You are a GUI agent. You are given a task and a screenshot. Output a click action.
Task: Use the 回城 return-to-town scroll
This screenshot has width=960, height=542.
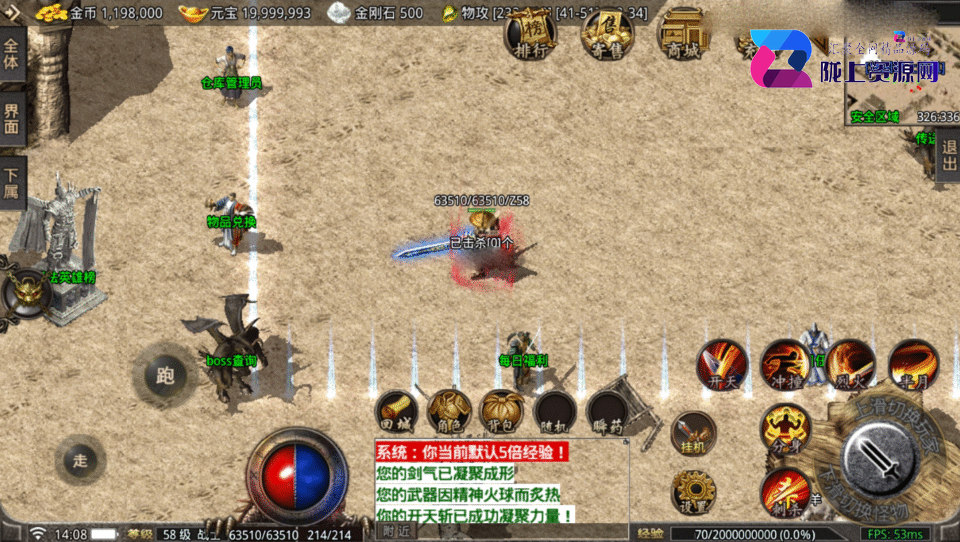point(396,411)
